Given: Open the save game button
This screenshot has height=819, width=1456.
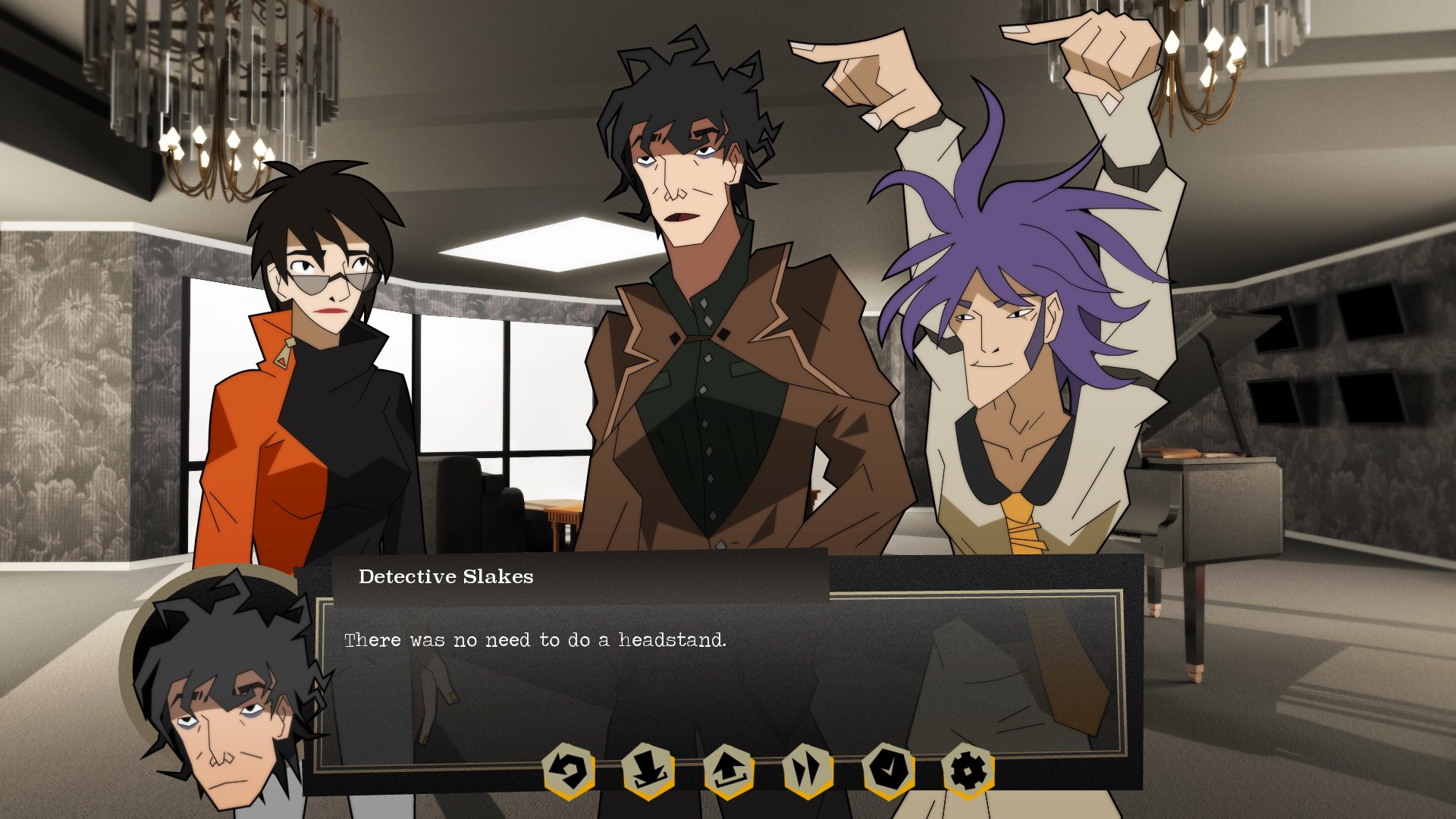Looking at the screenshot, I should coord(648,771).
